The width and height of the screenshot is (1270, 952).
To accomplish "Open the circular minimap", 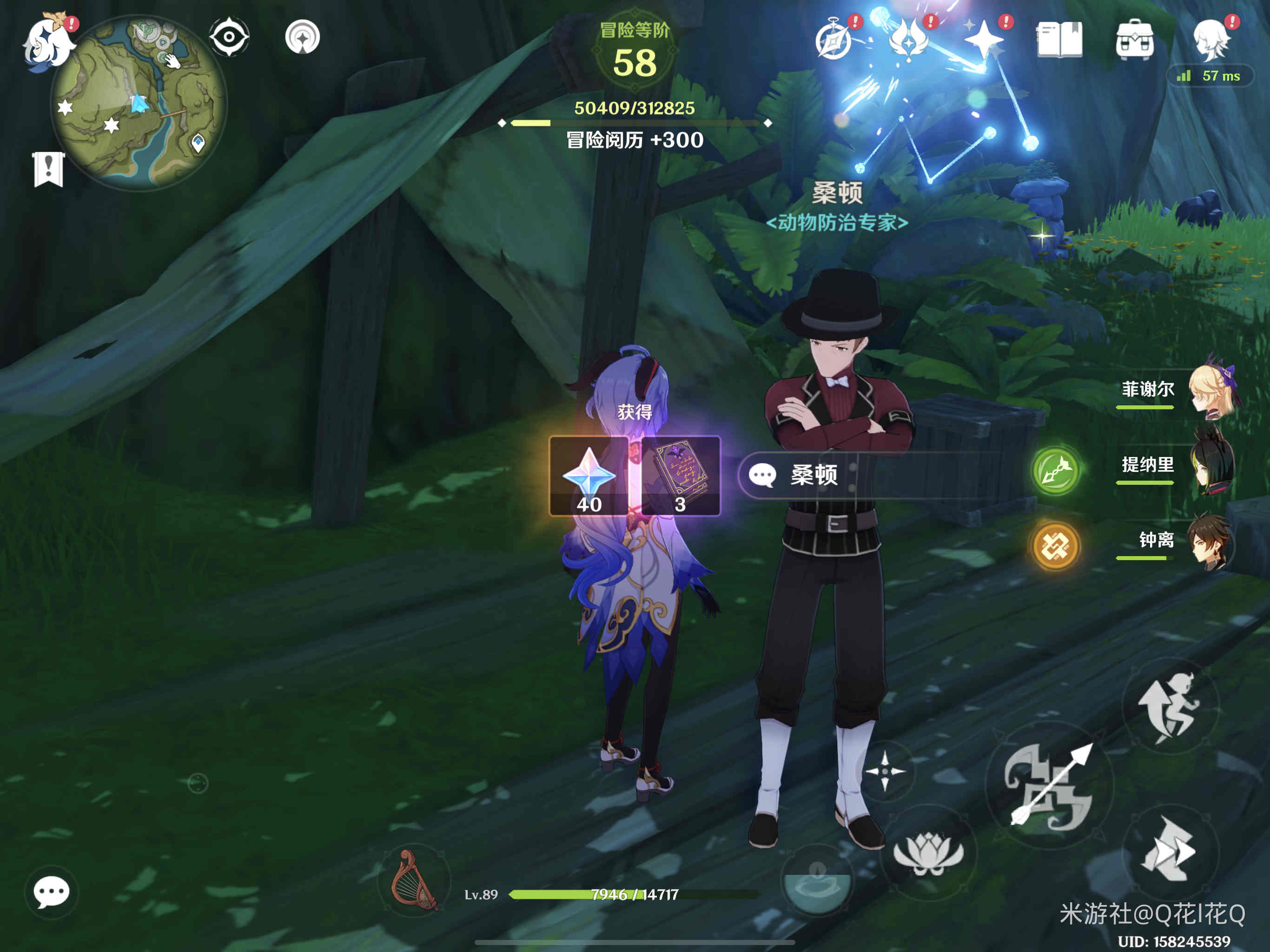I will point(139,103).
